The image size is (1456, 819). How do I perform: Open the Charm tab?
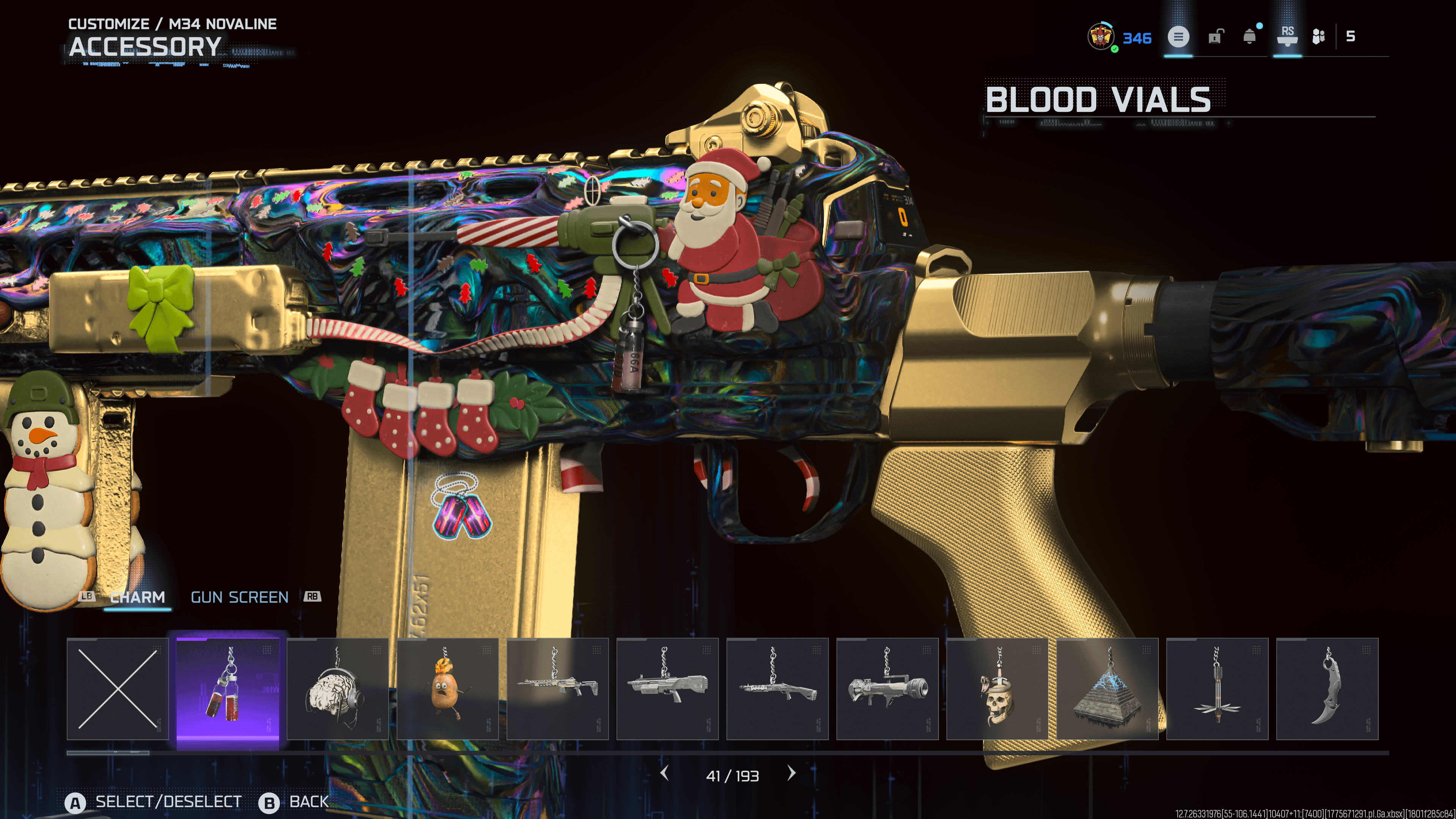click(x=137, y=598)
